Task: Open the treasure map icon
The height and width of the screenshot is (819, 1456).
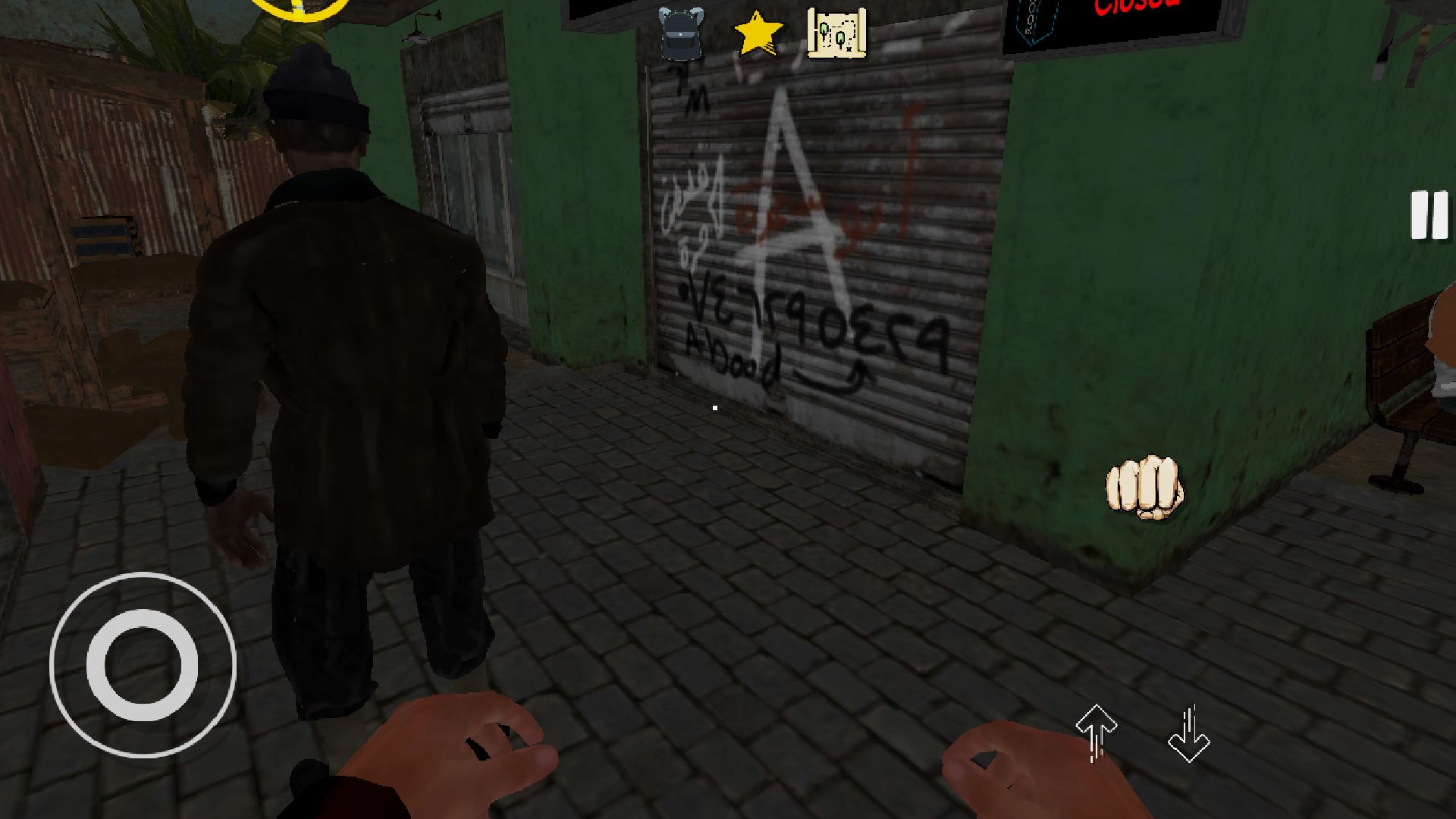Action: click(837, 34)
